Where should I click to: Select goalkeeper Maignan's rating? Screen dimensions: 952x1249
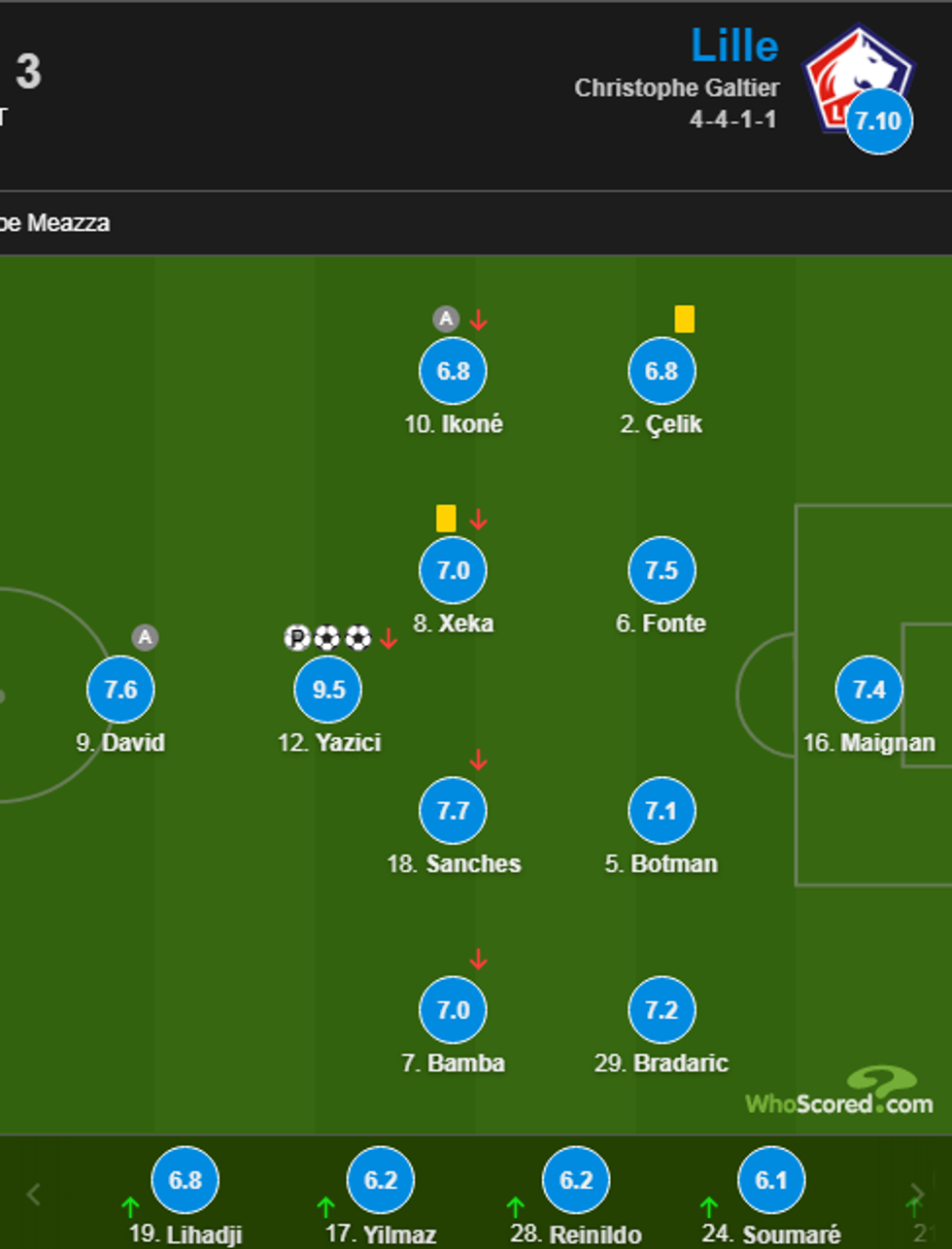pos(868,690)
